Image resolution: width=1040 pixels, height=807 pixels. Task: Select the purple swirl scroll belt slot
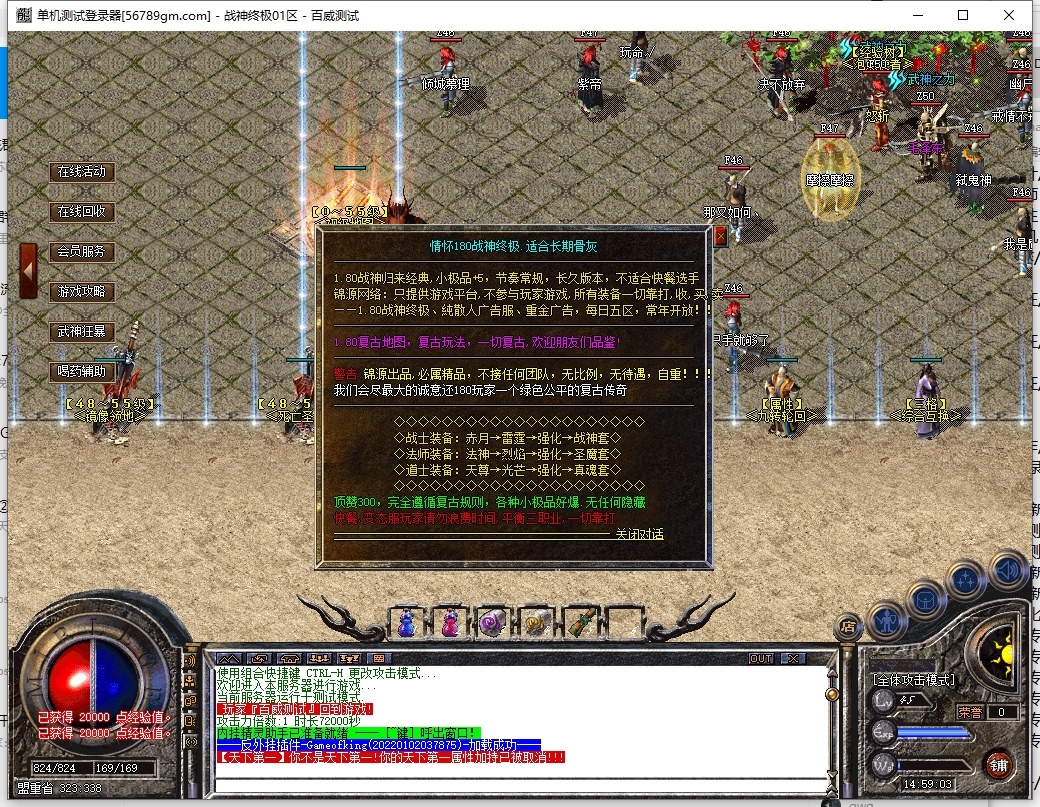tap(492, 623)
